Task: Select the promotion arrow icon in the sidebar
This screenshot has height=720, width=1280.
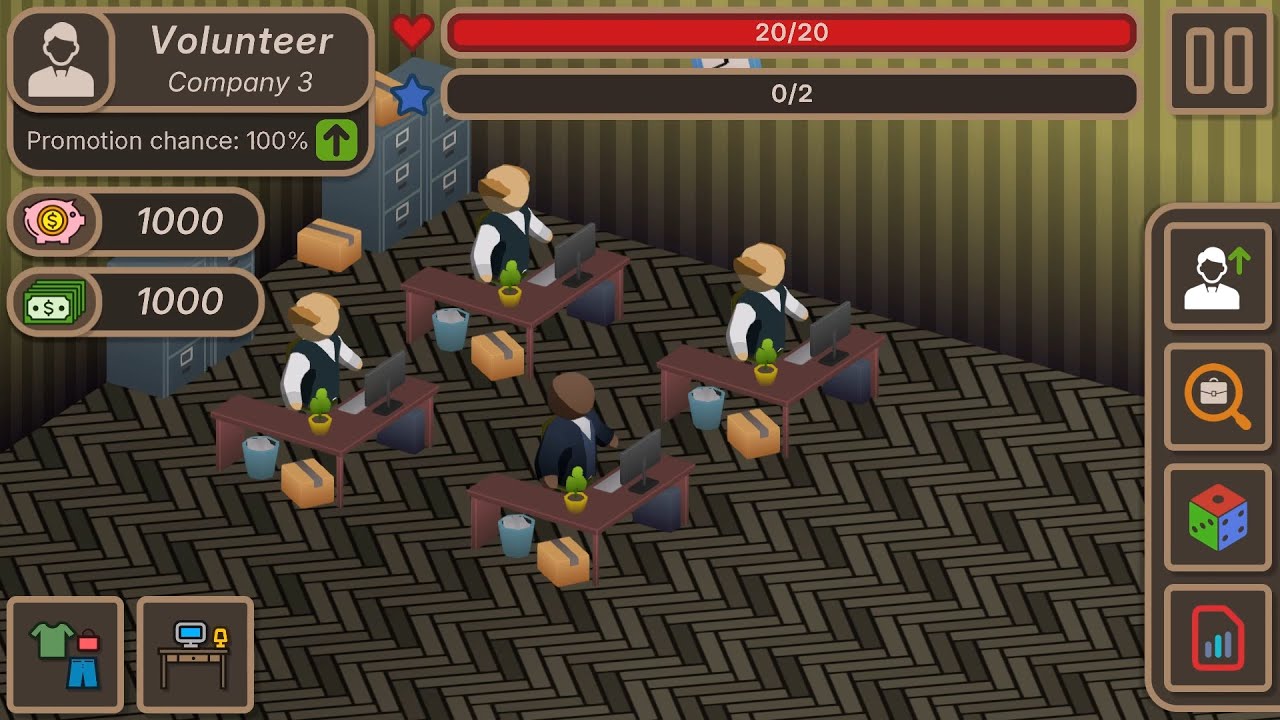Action: point(1216,277)
